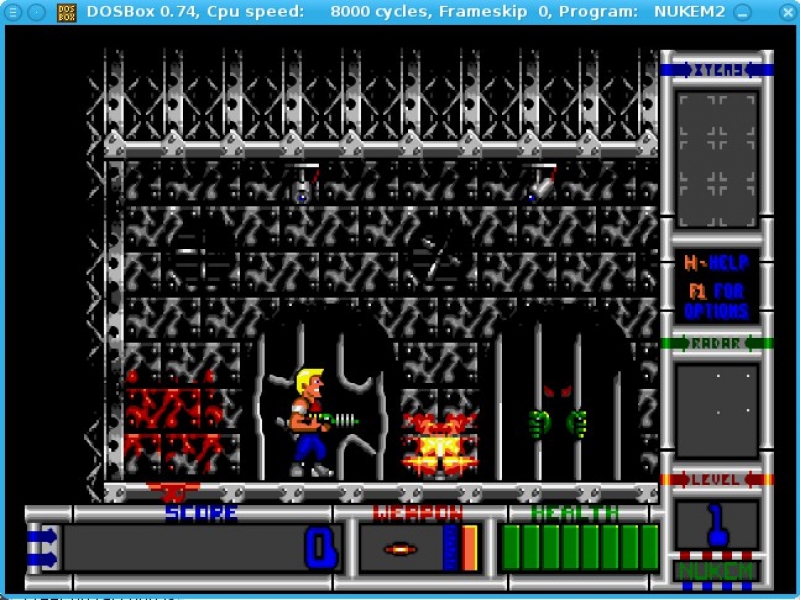The height and width of the screenshot is (600, 800).
Task: Click the empty Items inventory panel
Action: point(716,160)
